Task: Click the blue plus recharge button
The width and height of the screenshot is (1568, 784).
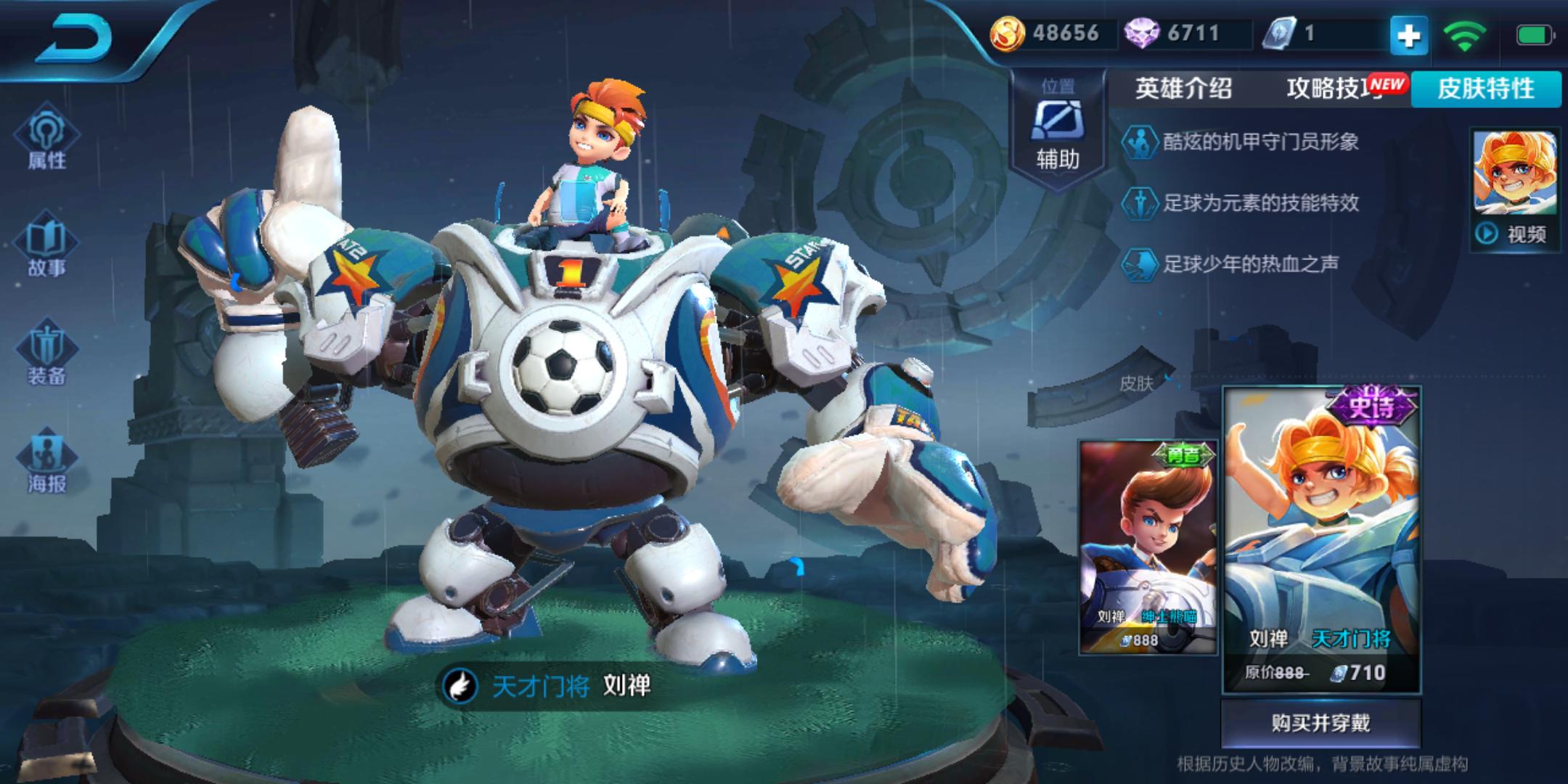Action: click(1408, 35)
